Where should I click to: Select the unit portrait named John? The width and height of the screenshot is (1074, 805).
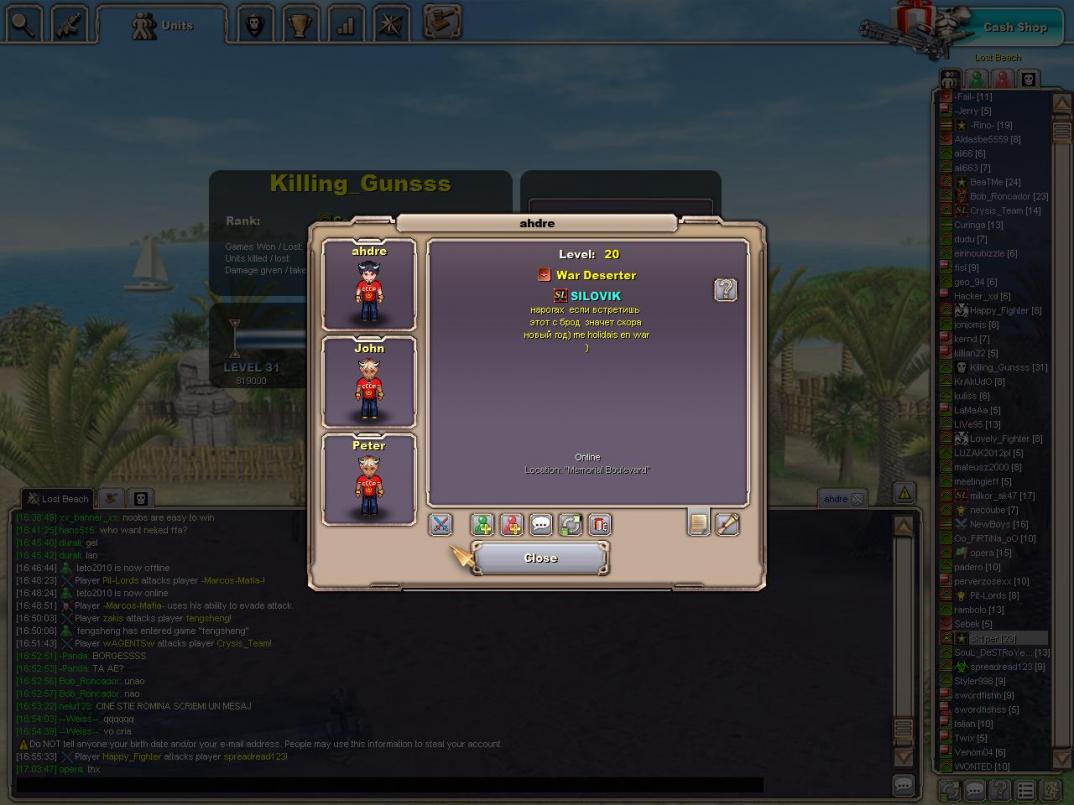[369, 383]
